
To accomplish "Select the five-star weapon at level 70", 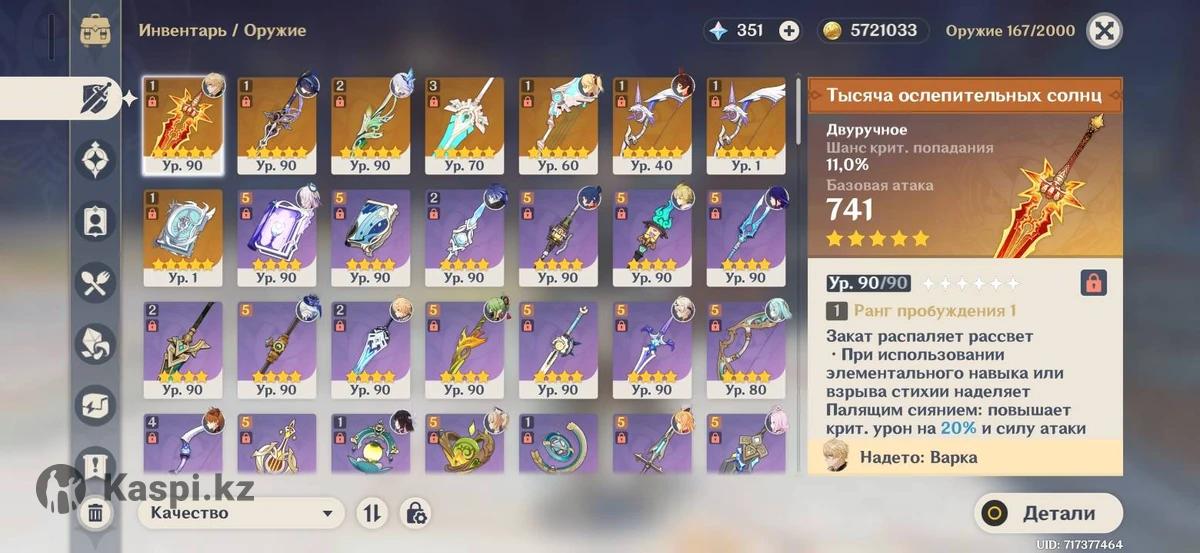I will pos(464,125).
